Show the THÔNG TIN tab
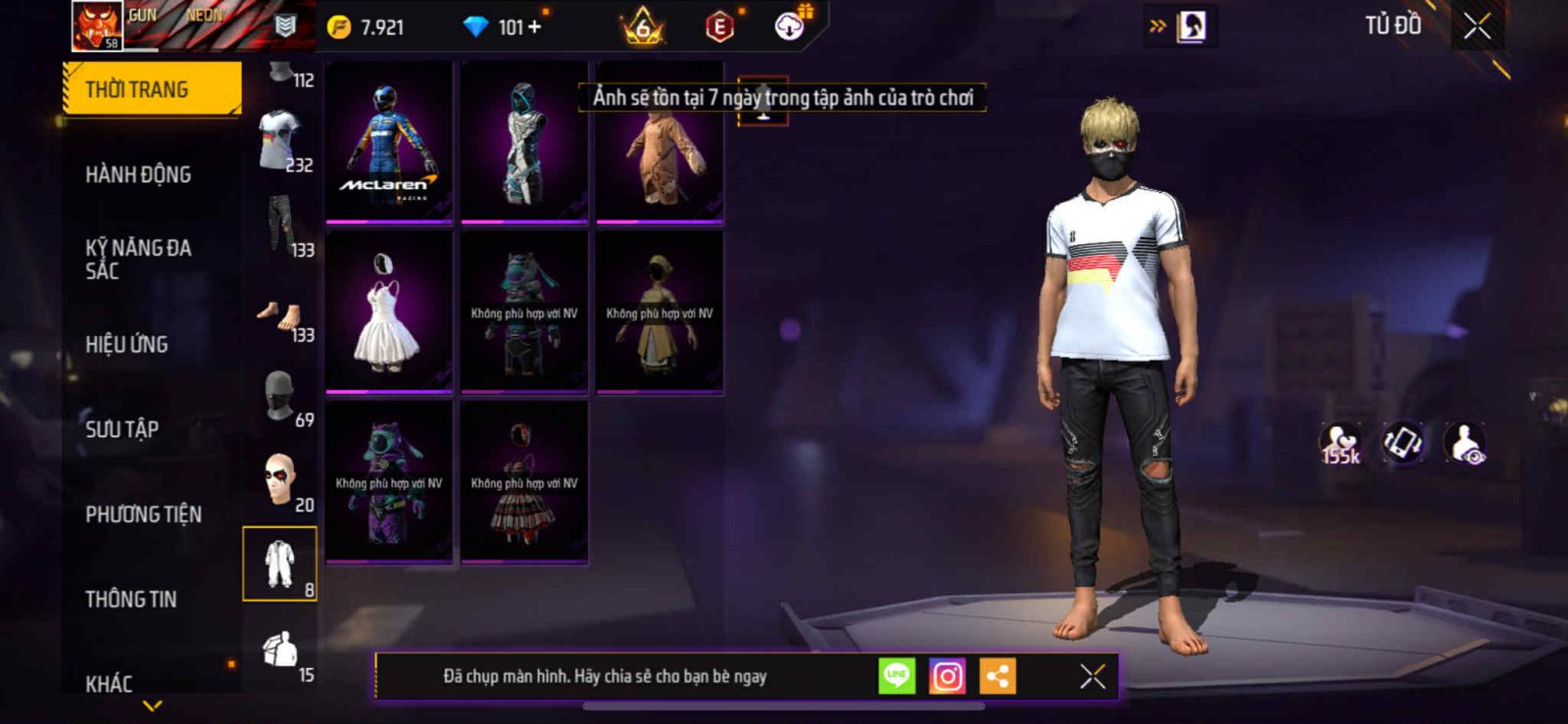This screenshot has height=724, width=1568. coord(130,599)
